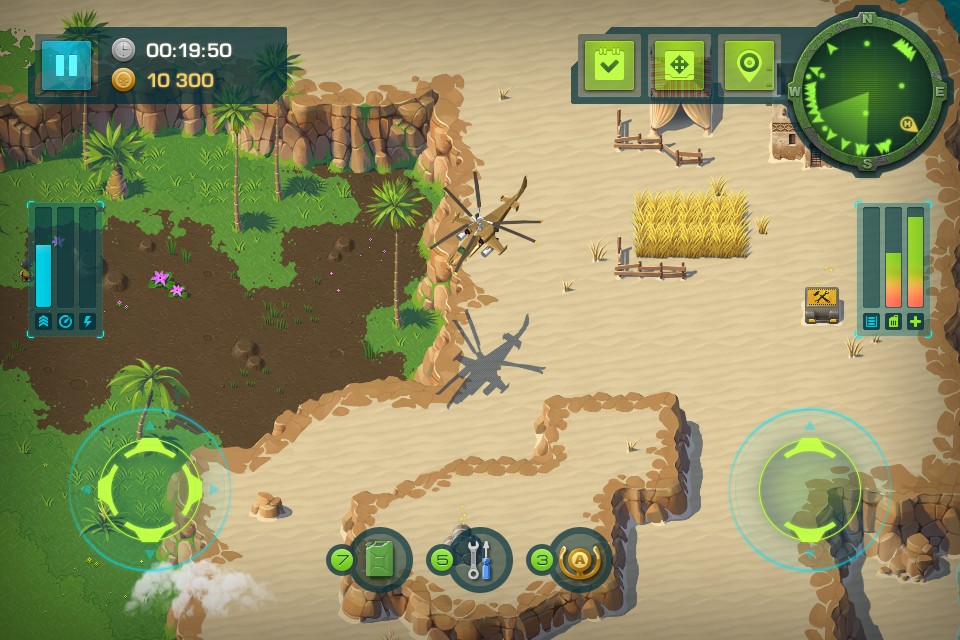This screenshot has height=640, width=960.
Task: Tap the right aiming joystick
Action: [809, 488]
